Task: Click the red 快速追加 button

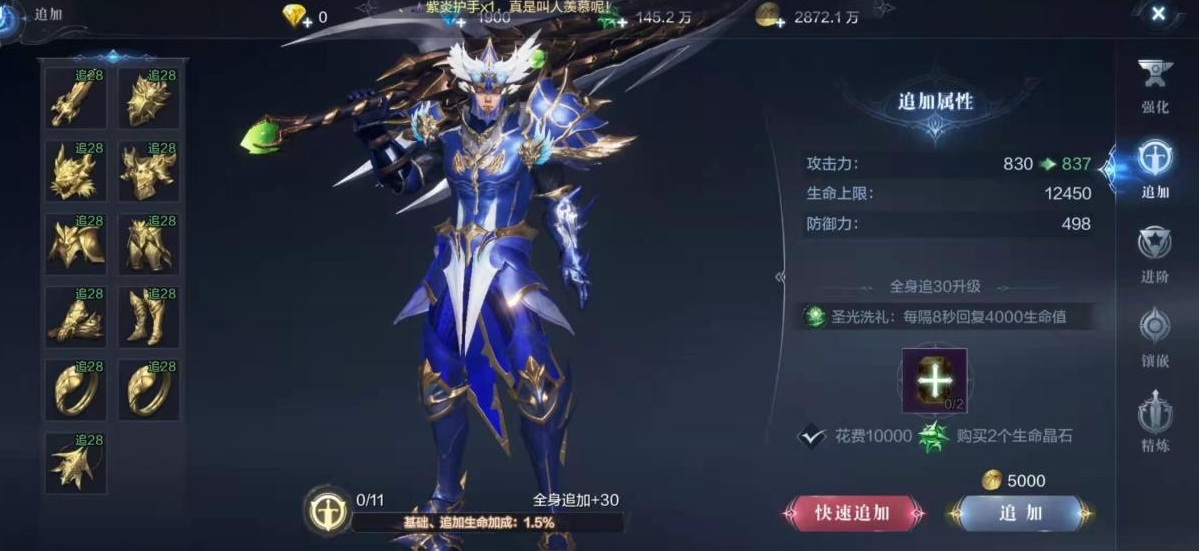Action: [x=851, y=513]
